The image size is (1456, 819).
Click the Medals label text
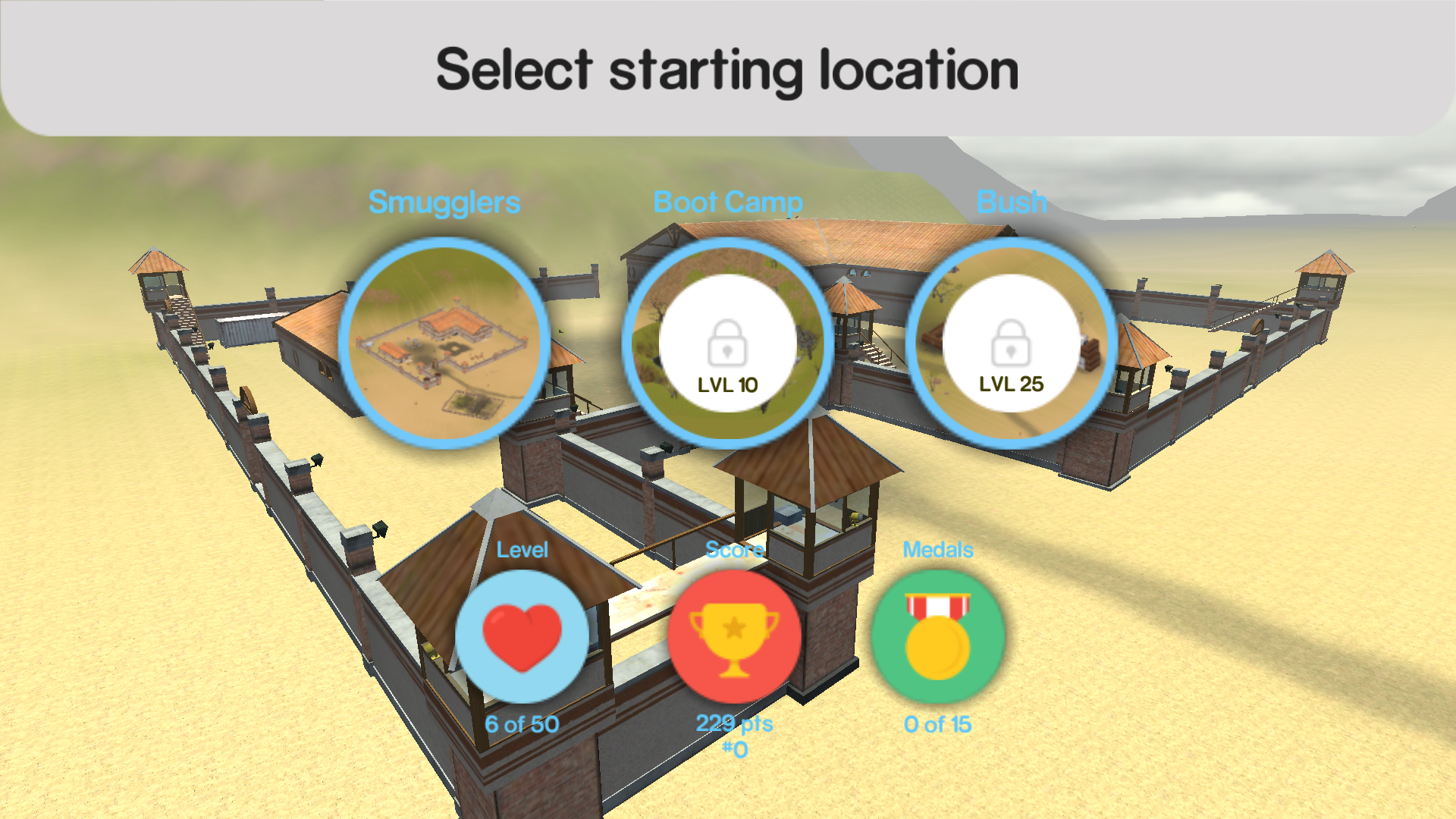[938, 549]
